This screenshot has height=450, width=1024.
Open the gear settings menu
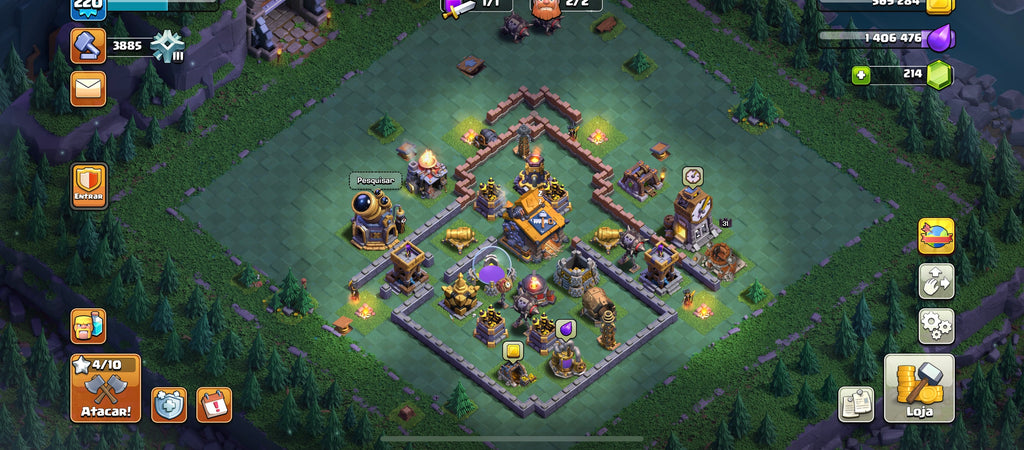tap(936, 325)
